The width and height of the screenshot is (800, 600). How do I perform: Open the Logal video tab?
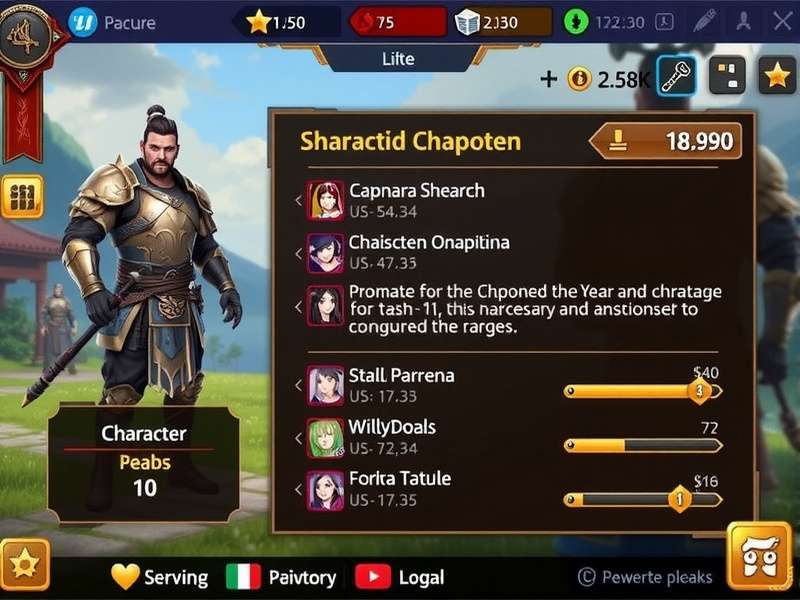coord(400,577)
